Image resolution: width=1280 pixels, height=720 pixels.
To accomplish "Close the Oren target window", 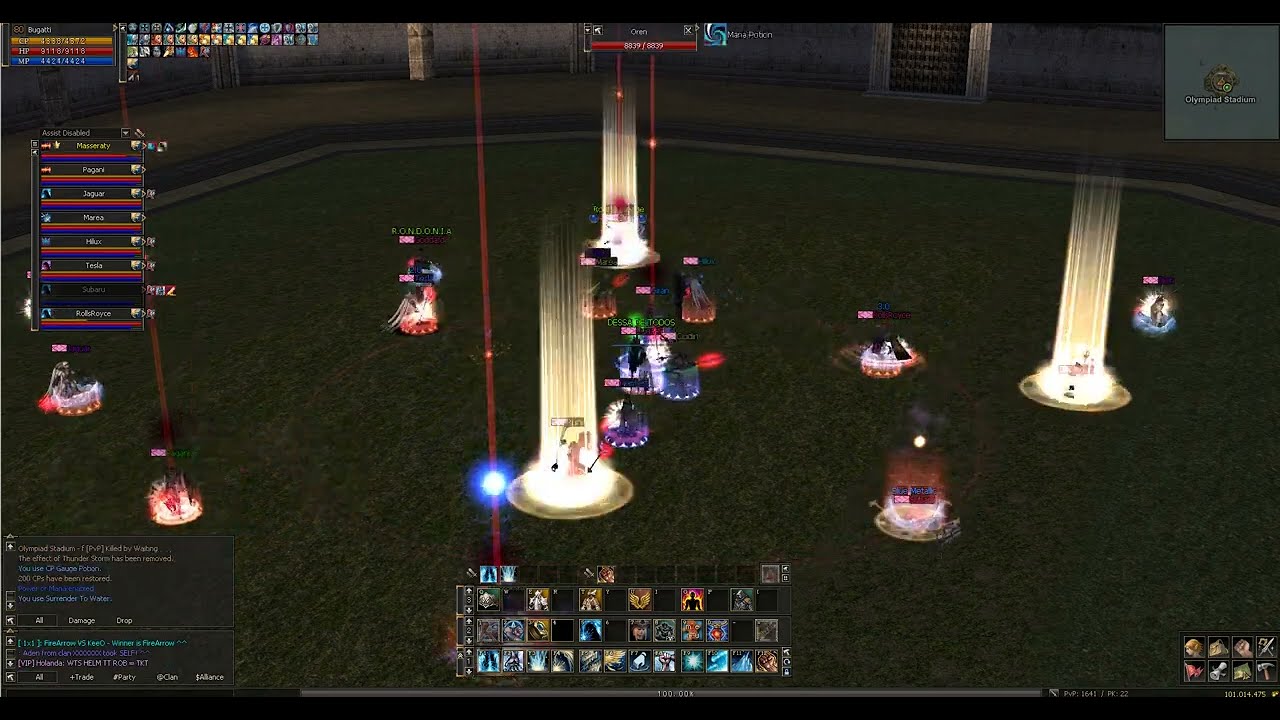I will pyautogui.click(x=688, y=31).
